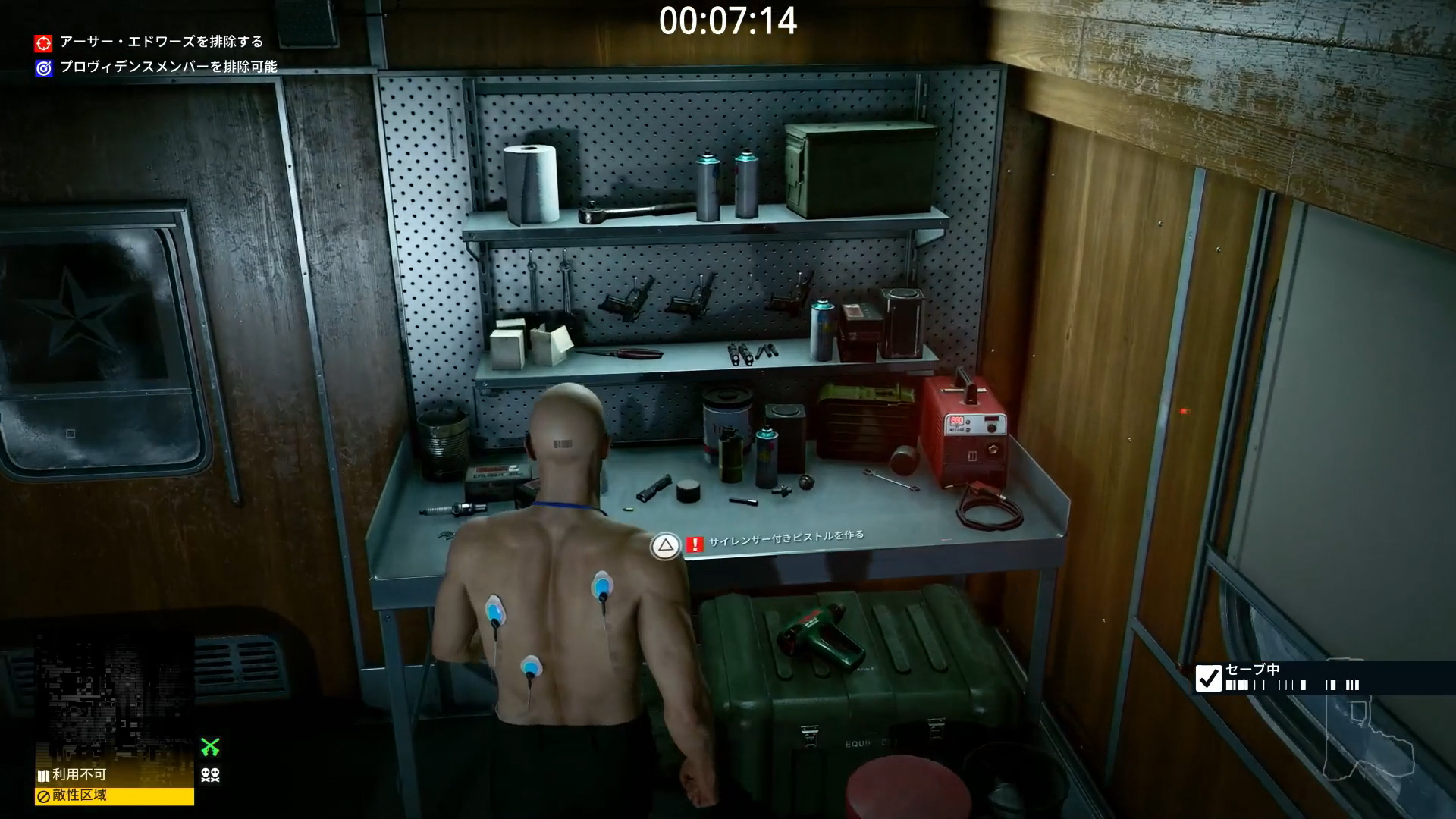Screen dimensions: 1456x819
Task: Click the red target objective icon
Action: click(x=42, y=43)
